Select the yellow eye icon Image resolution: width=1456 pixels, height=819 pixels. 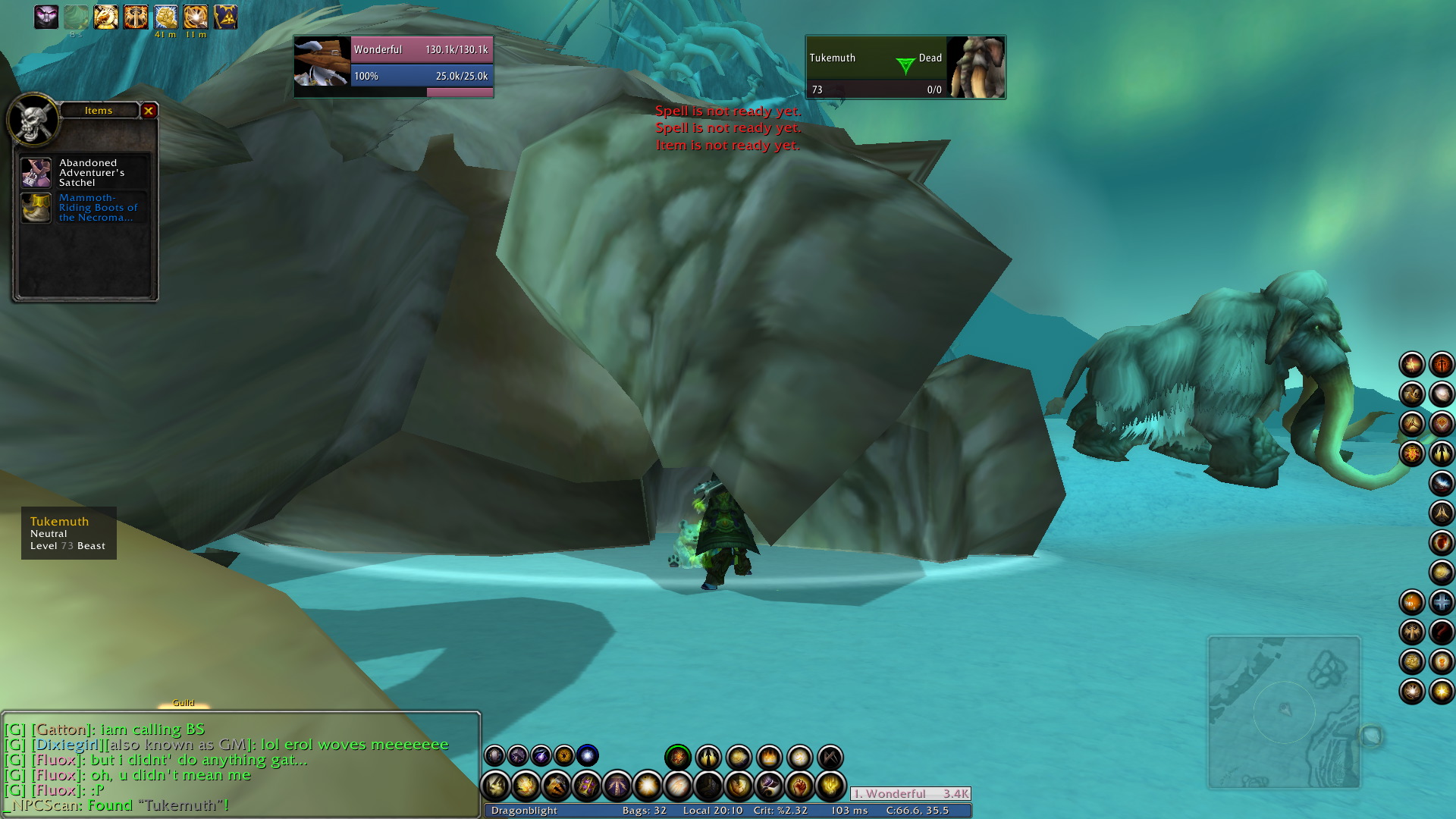tap(564, 755)
